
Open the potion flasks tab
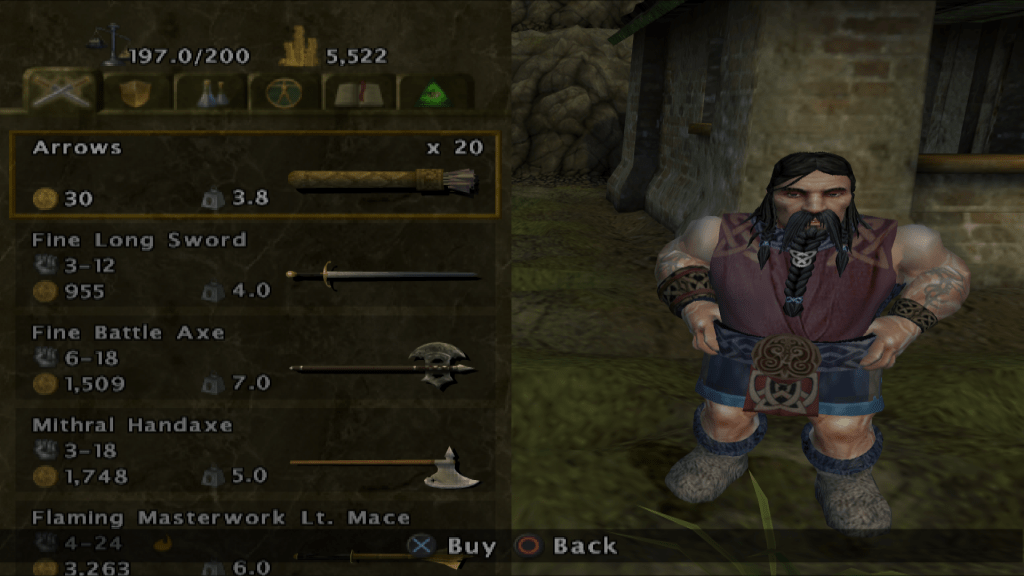tap(210, 92)
